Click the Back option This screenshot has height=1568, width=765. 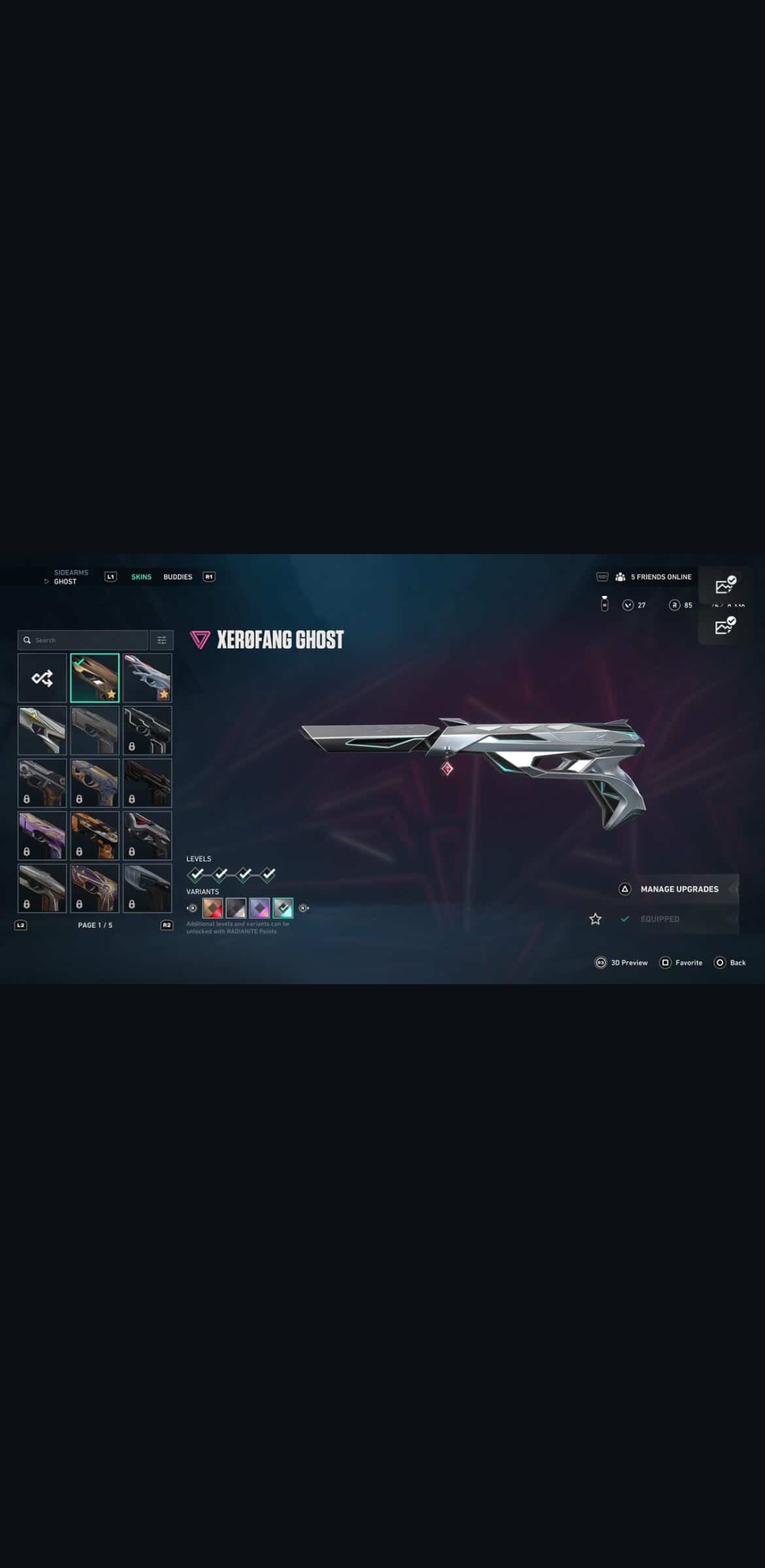tap(730, 962)
